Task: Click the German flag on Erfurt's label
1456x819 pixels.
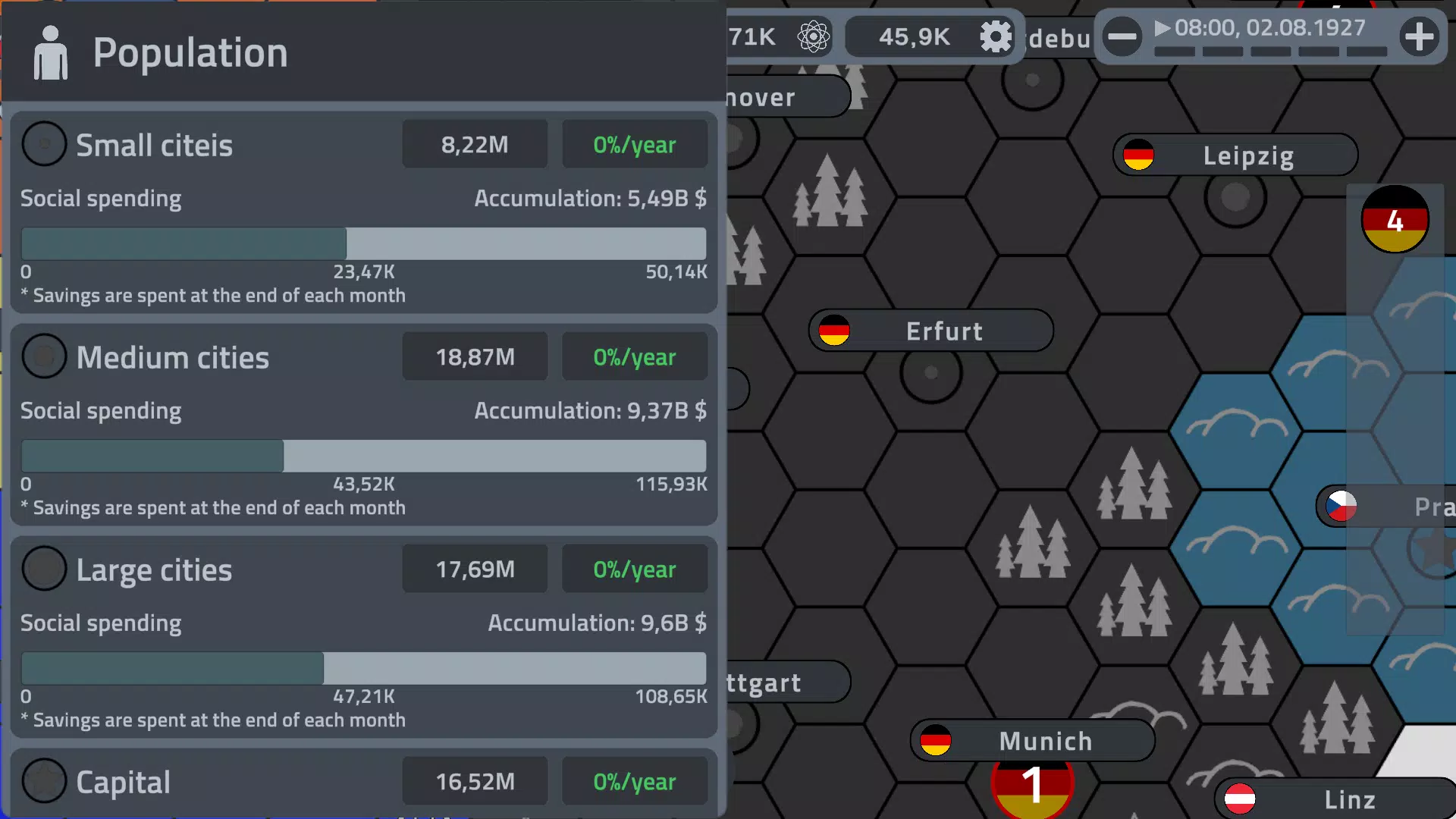Action: coord(834,331)
